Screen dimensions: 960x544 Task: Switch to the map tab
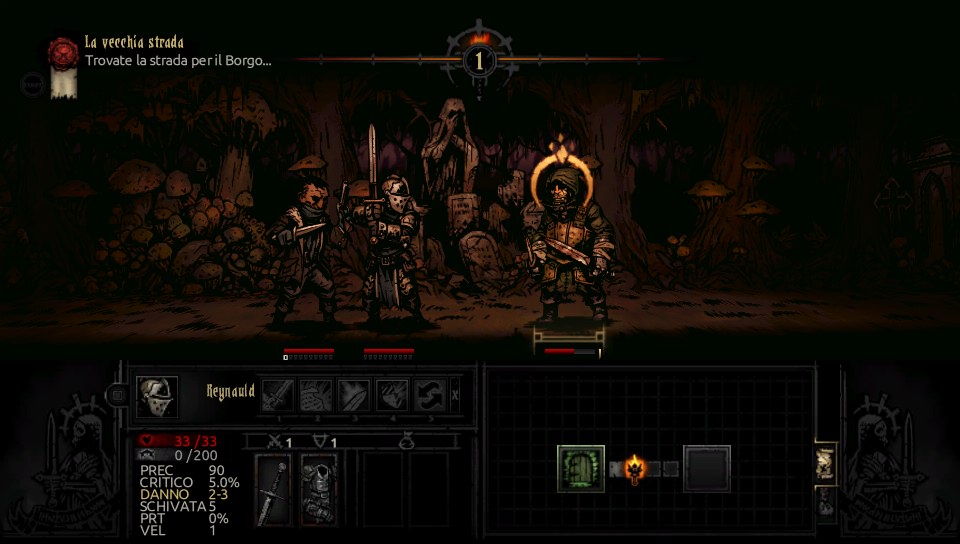tap(825, 461)
